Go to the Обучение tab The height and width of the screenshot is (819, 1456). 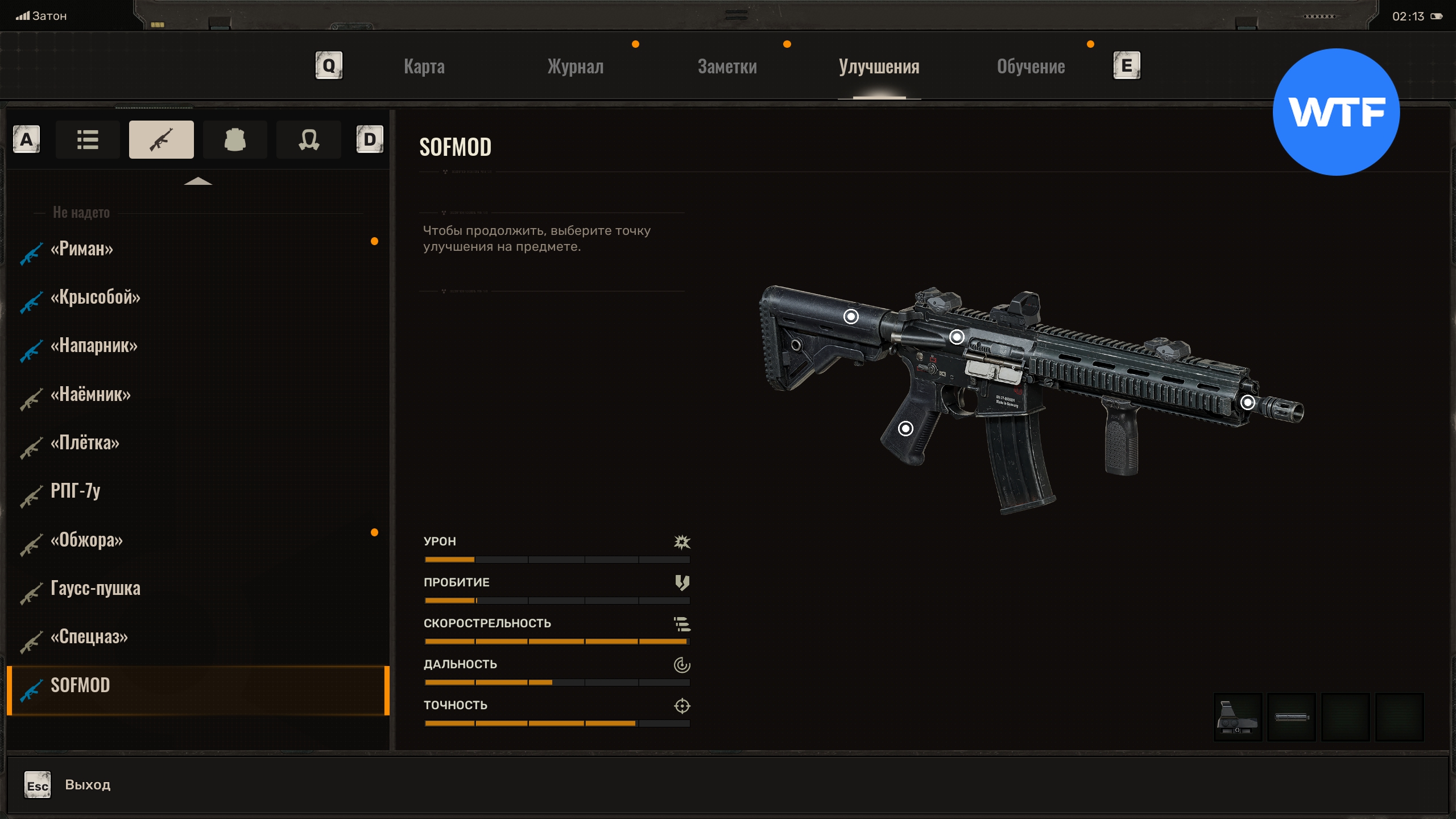click(1031, 67)
